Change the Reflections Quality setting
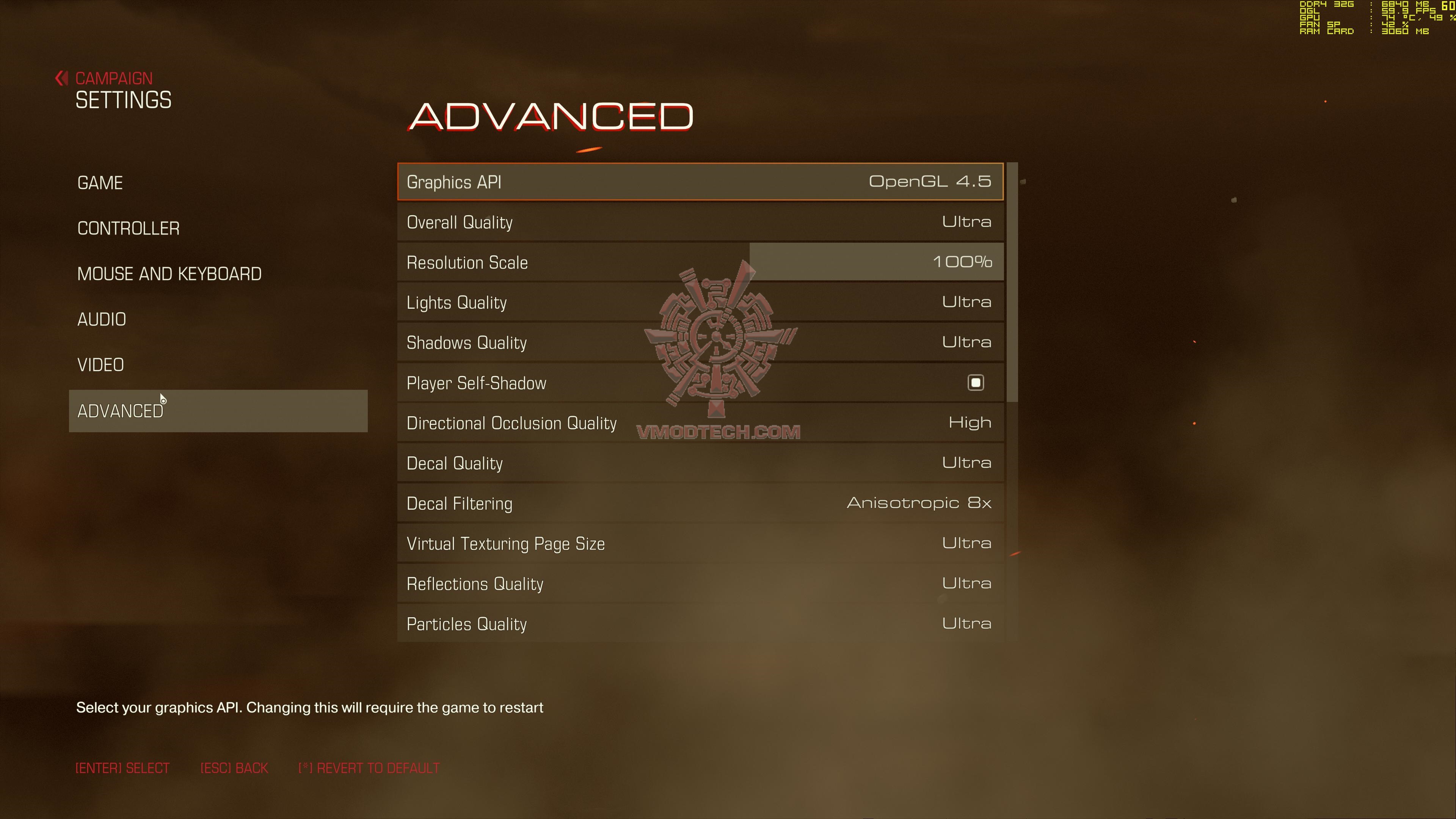The width and height of the screenshot is (1456, 819). coord(700,584)
